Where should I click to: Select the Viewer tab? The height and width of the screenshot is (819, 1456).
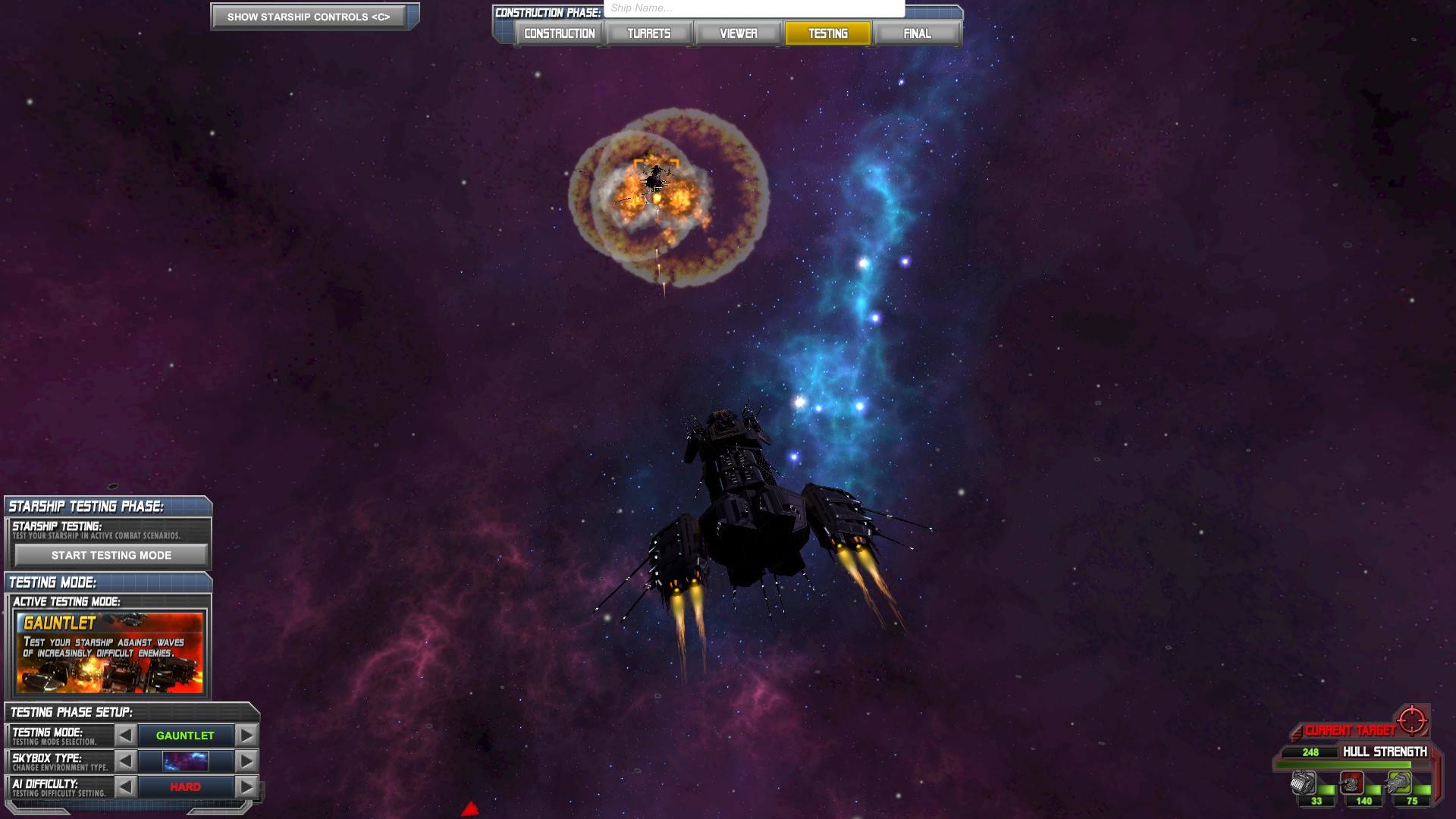point(738,33)
